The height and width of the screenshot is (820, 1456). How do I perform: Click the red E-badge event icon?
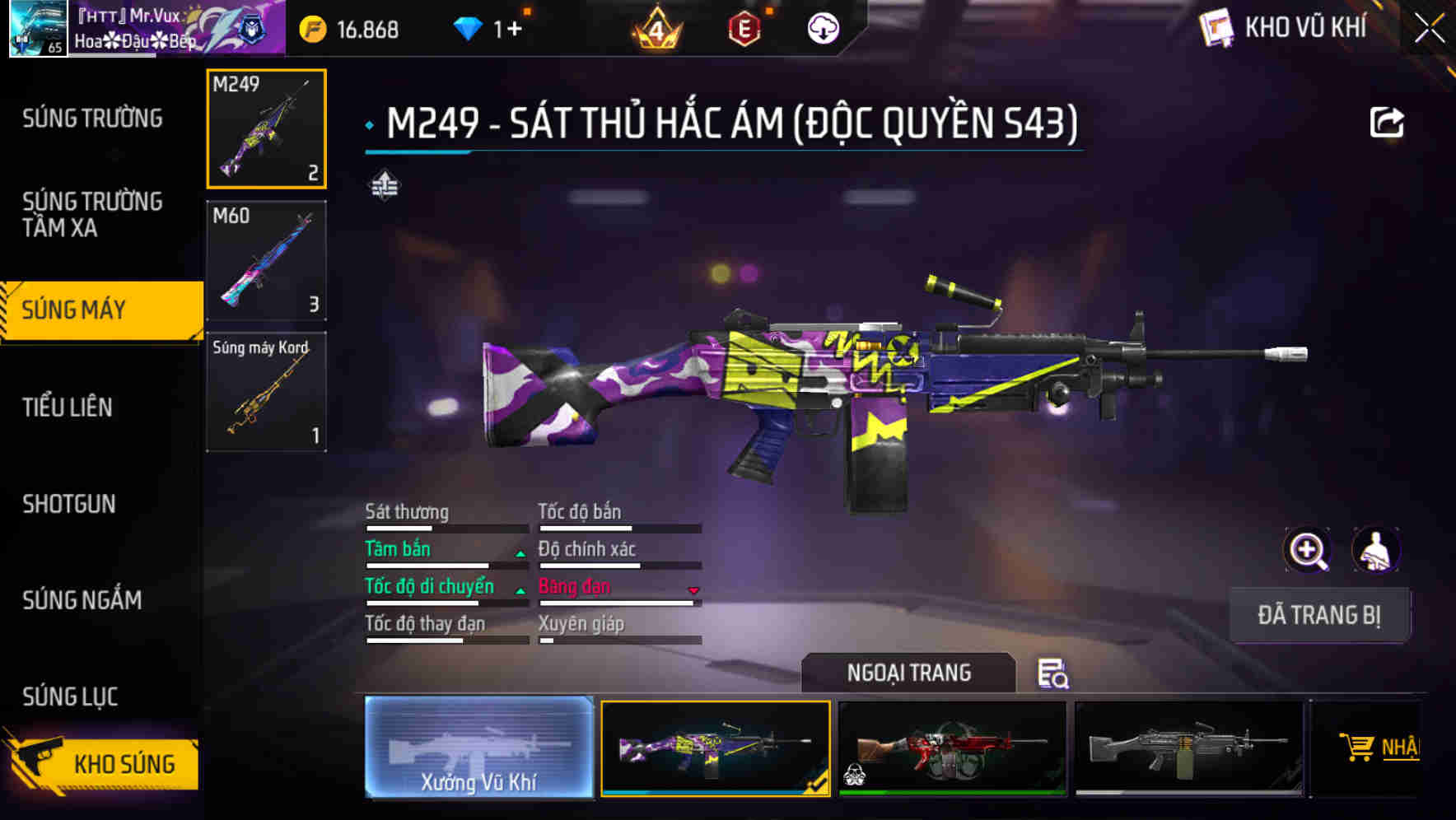click(745, 27)
